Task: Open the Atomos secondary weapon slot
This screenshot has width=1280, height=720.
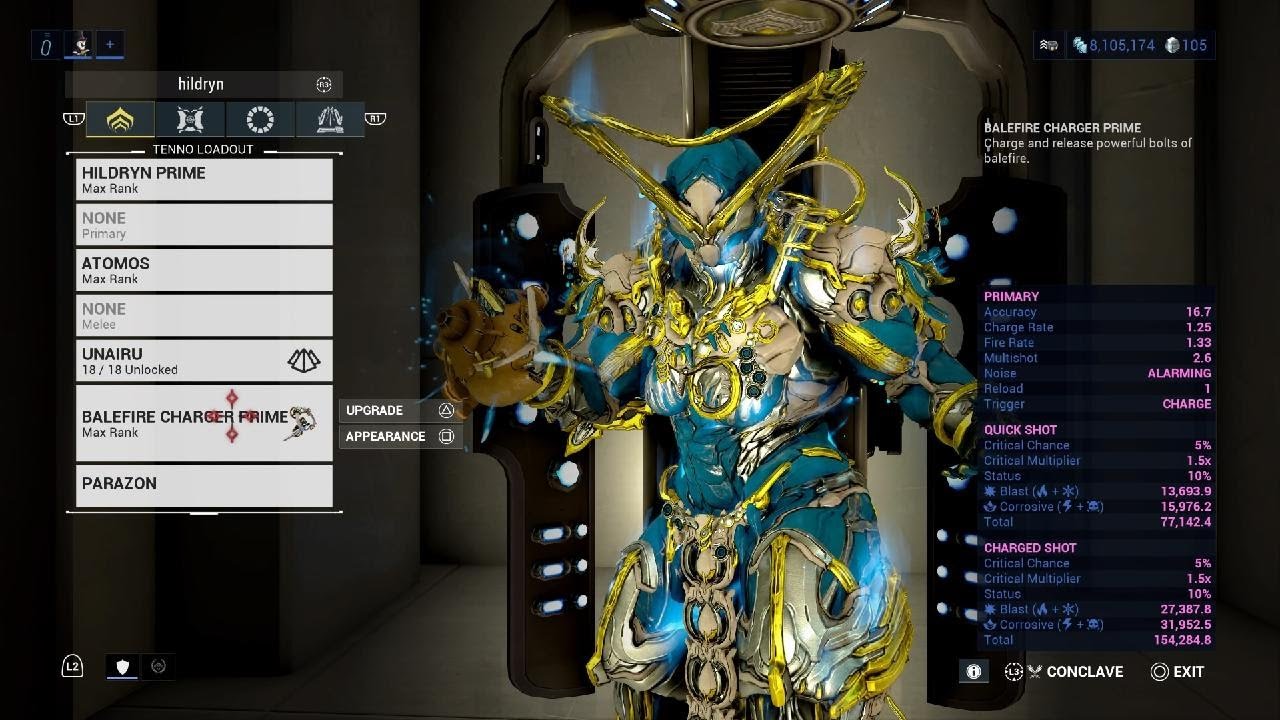Action: pos(204,270)
